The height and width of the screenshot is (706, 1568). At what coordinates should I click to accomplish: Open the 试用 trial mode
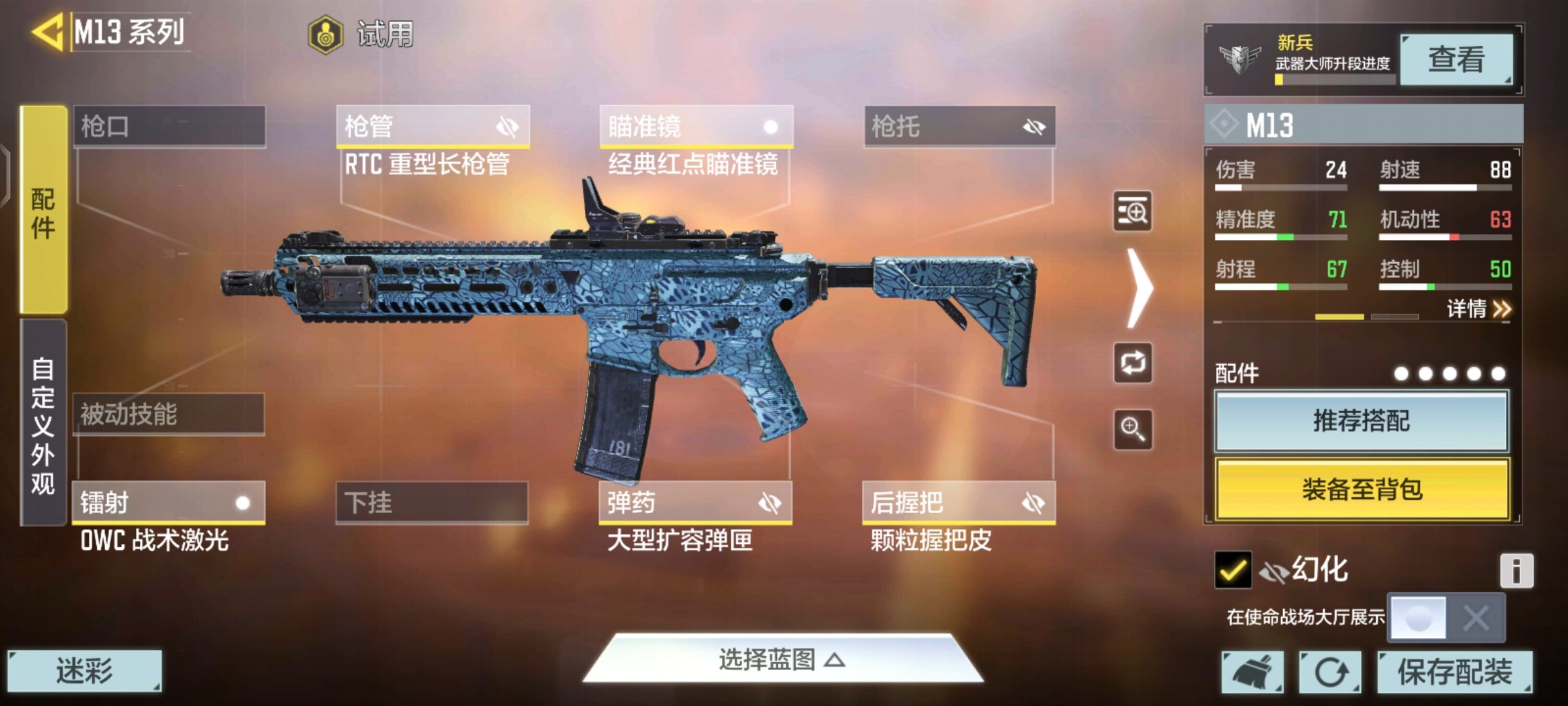tap(361, 34)
